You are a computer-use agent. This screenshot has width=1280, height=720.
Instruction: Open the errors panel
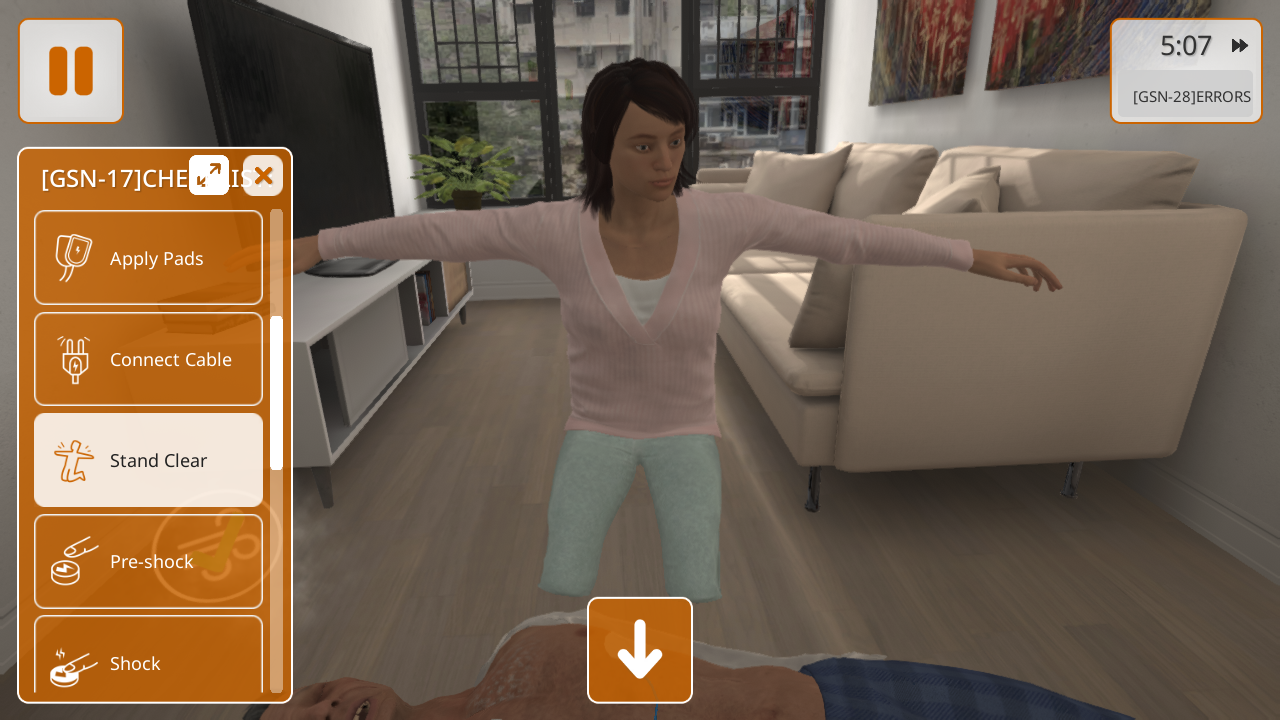coord(1190,96)
